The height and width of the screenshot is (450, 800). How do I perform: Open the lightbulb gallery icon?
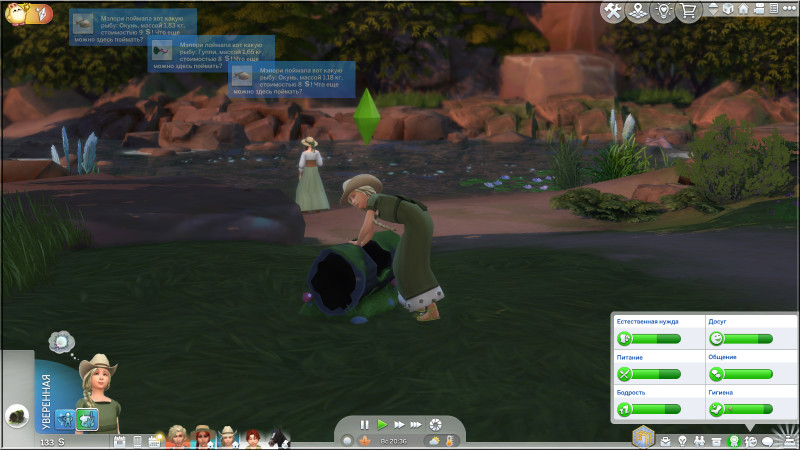[662, 11]
